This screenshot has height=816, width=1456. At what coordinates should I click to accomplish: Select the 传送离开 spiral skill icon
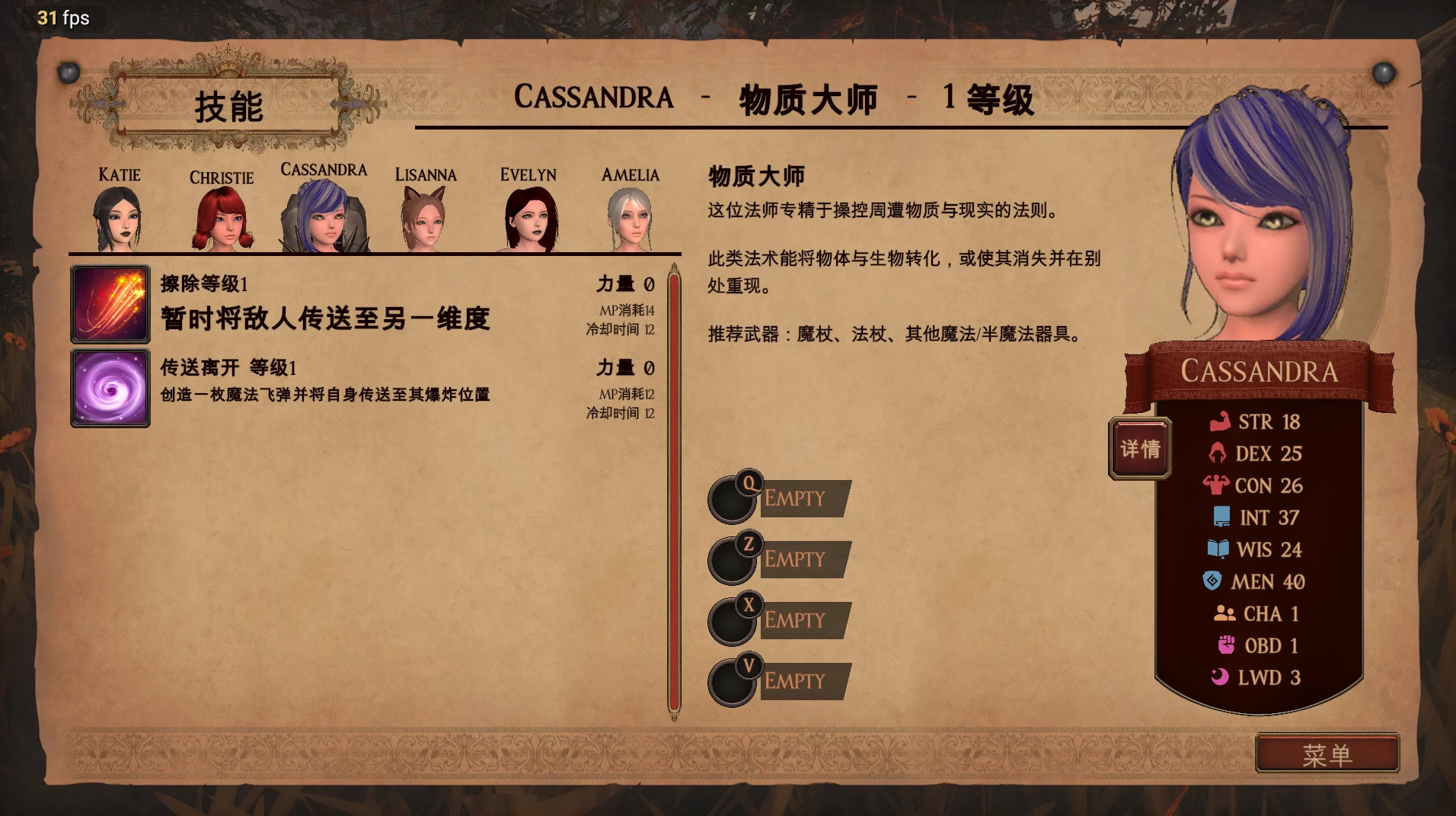click(110, 388)
